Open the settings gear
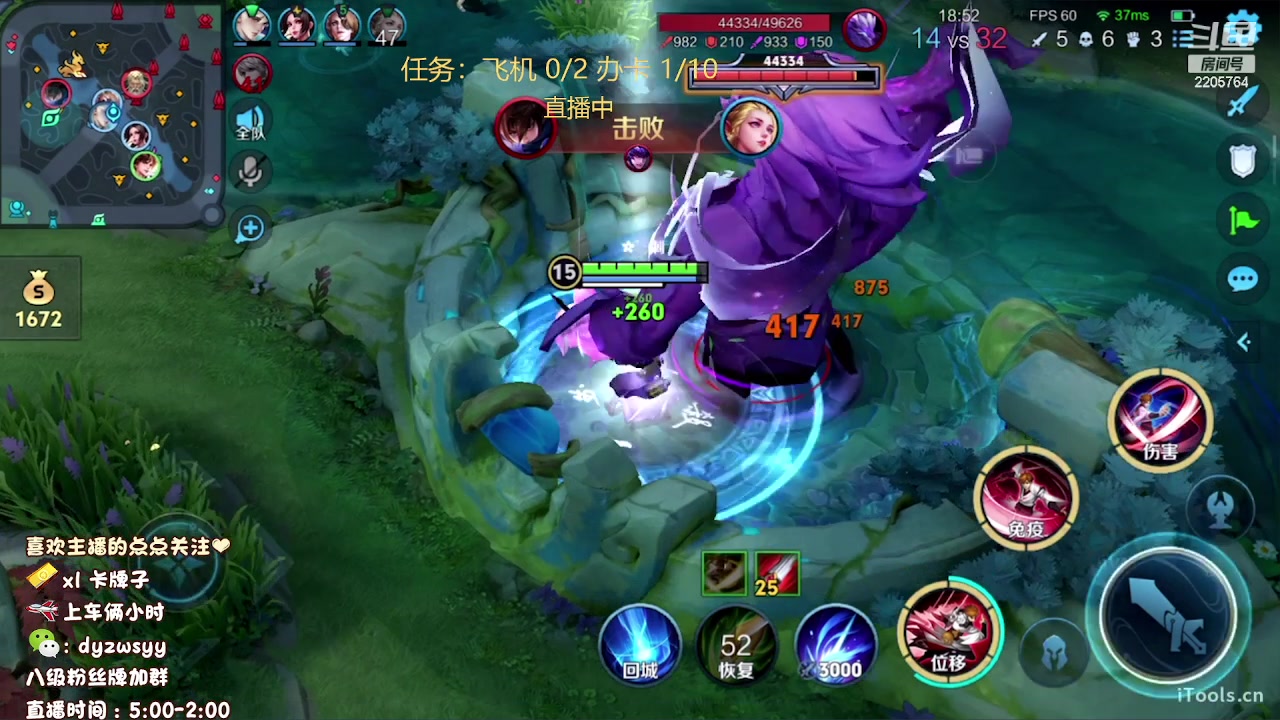Screen dimensions: 1280x720 pyautogui.click(x=1243, y=26)
